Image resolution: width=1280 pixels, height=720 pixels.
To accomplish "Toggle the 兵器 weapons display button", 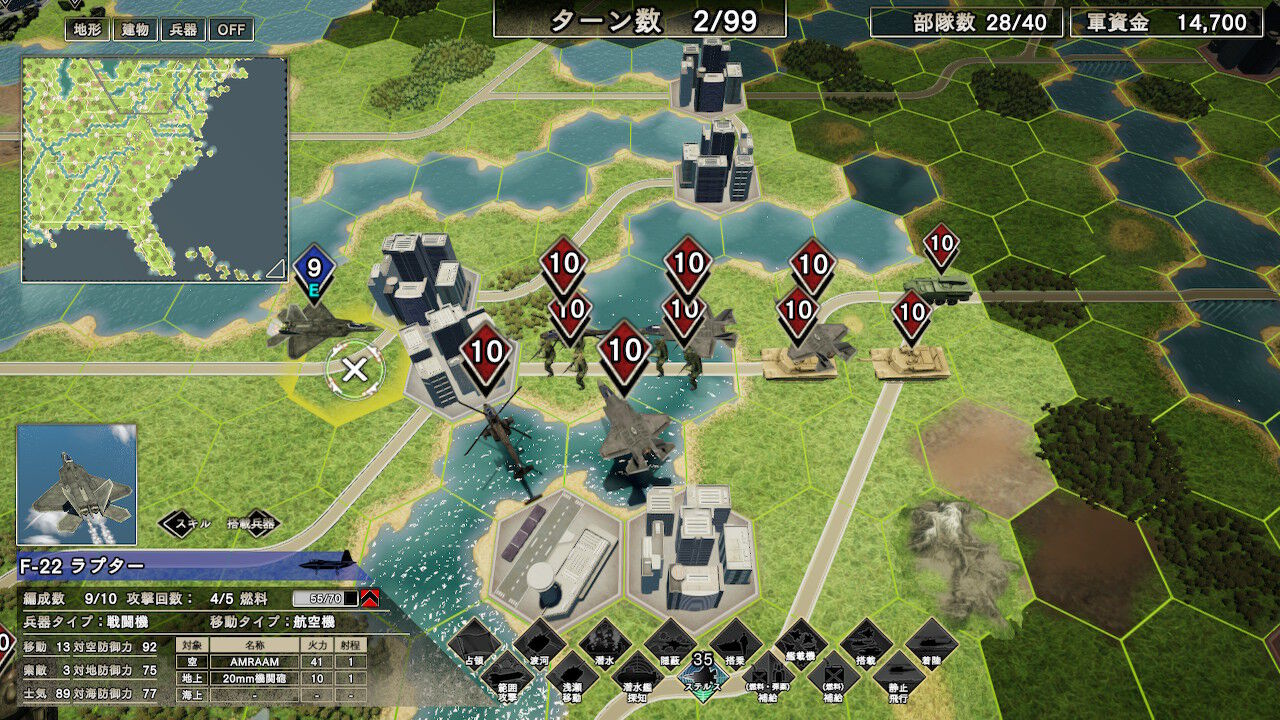I will [185, 30].
